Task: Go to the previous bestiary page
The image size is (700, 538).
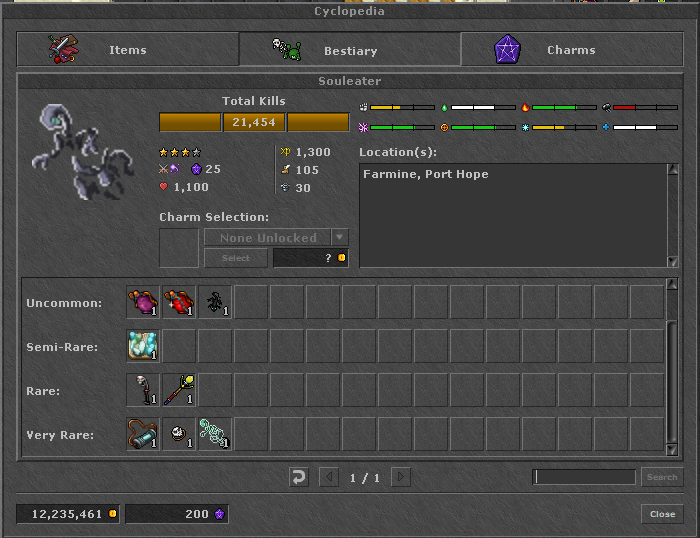Action: coord(329,477)
